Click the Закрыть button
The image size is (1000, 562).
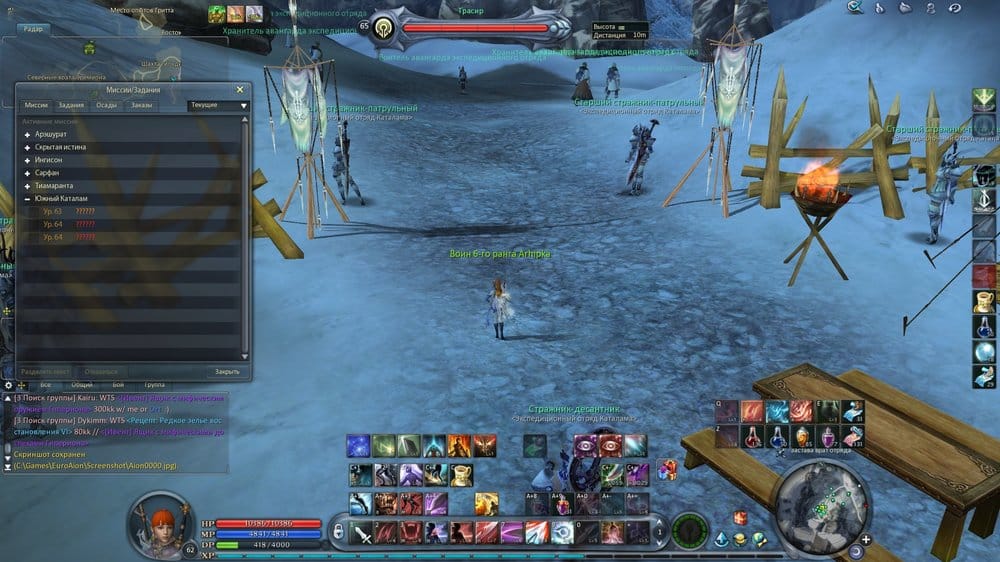227,371
